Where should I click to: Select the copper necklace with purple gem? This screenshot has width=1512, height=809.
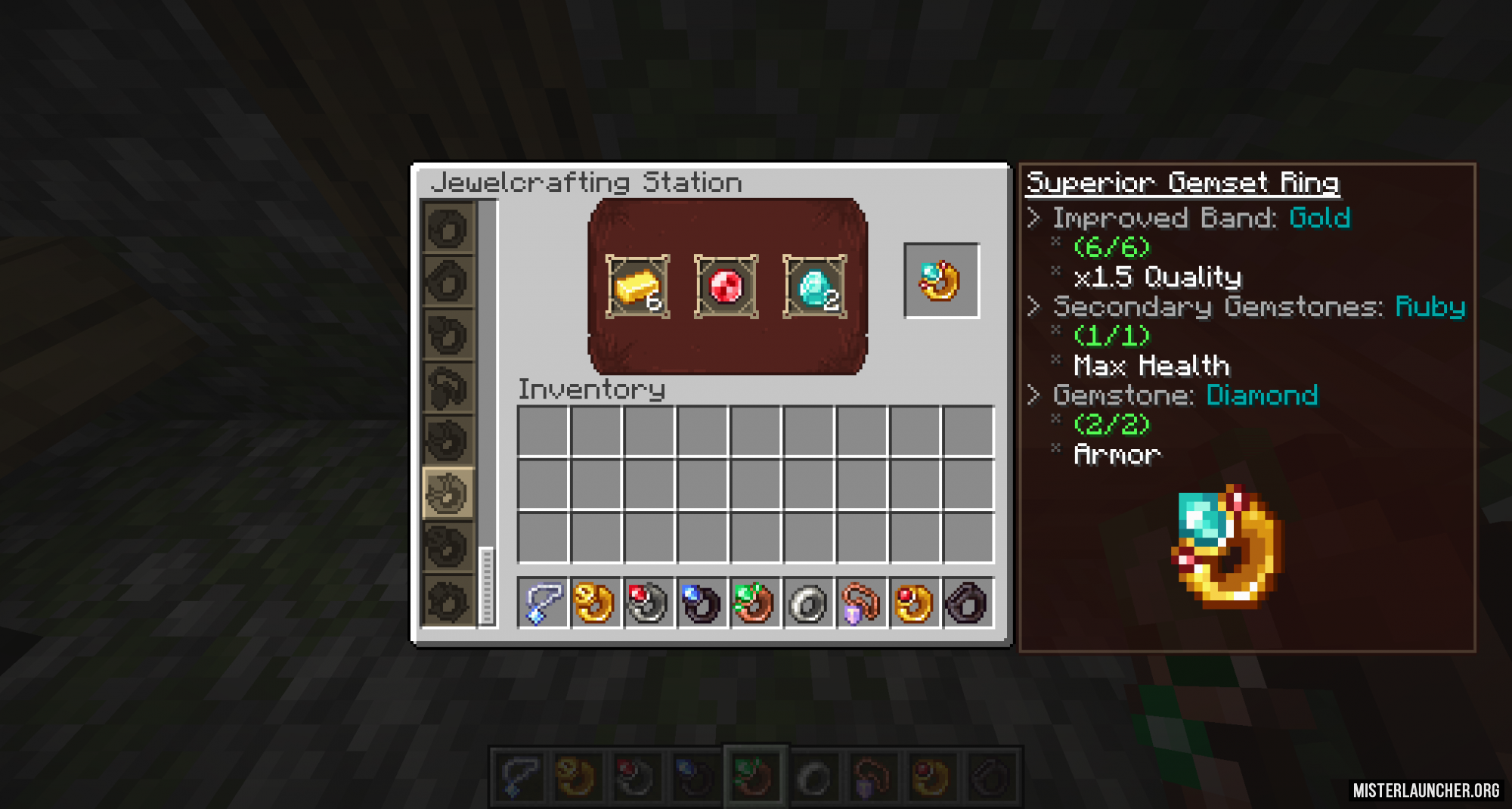tap(861, 603)
